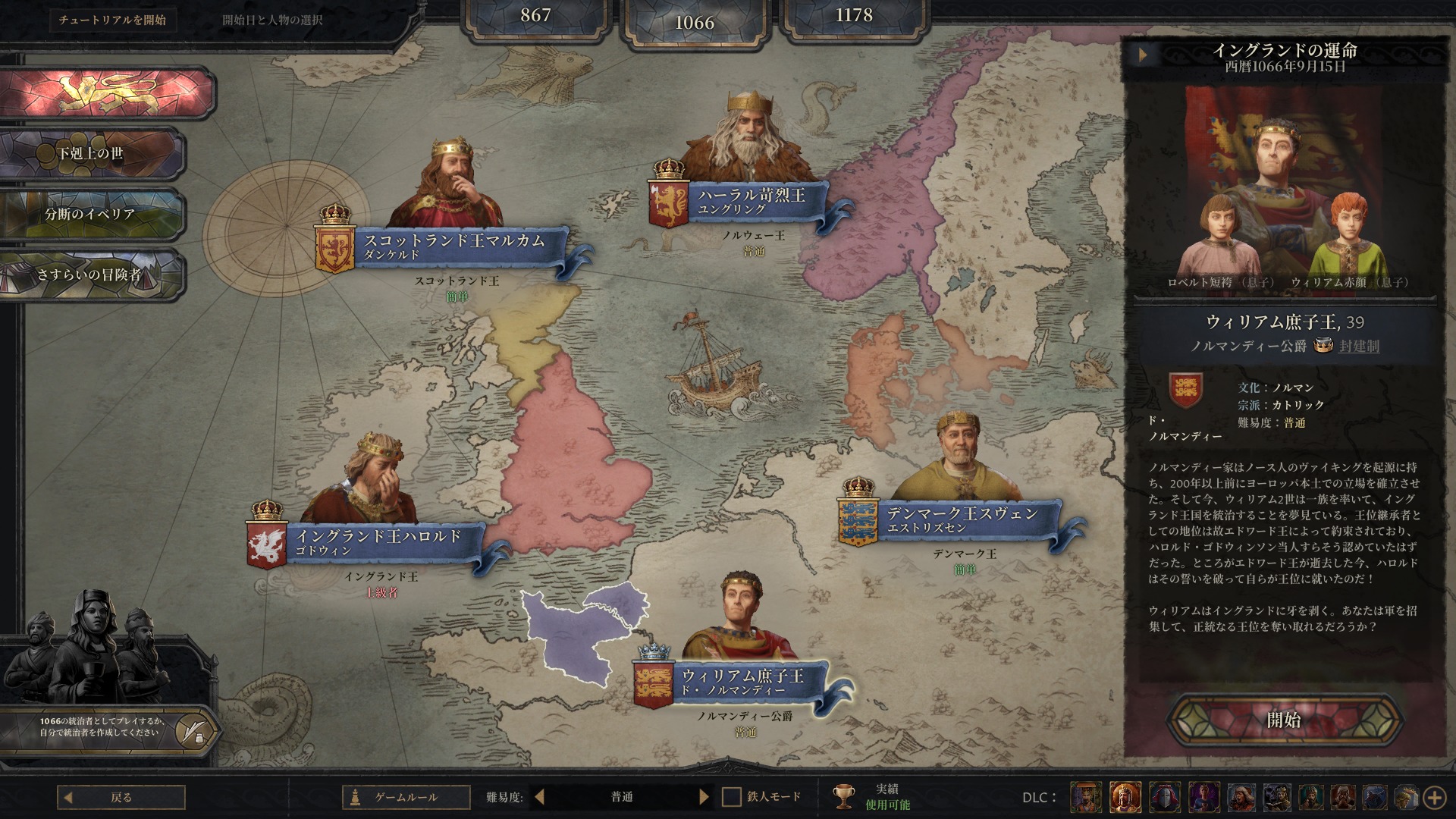Screen dimensions: 1456x819
Task: Select the 867 start date tab
Action: [535, 17]
